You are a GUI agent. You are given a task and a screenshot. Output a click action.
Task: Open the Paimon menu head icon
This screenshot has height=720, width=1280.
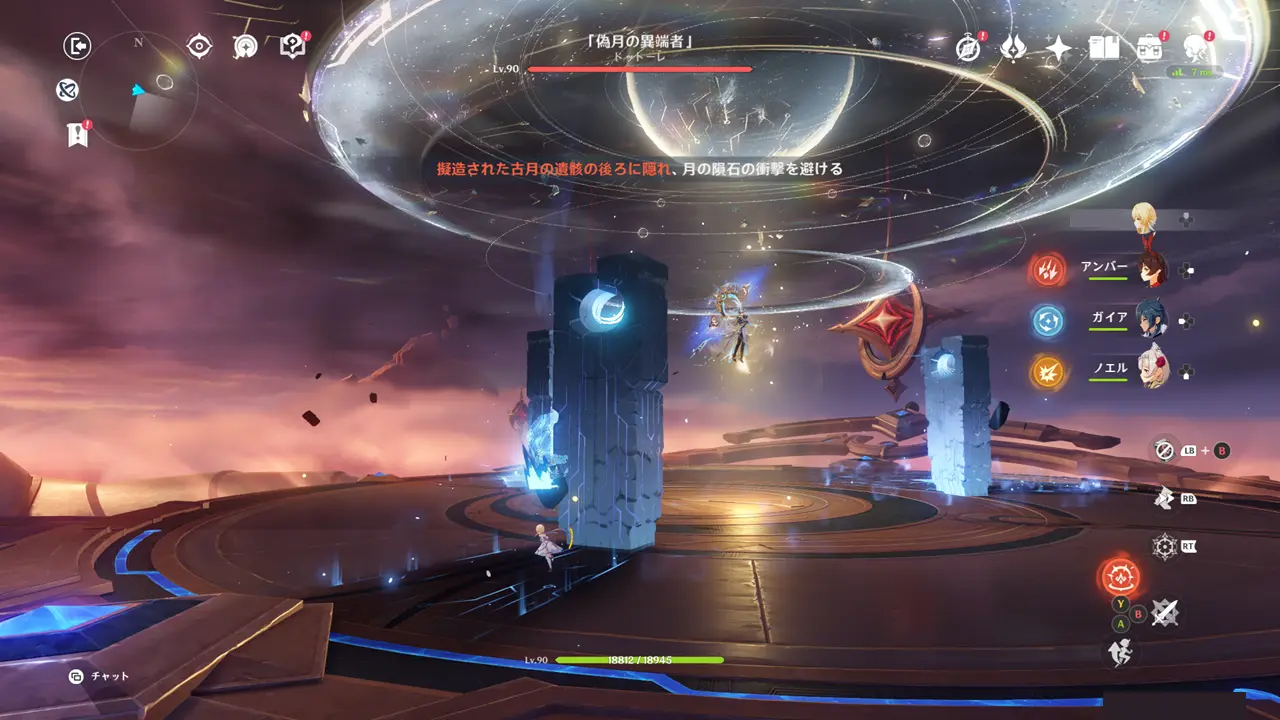click(x=1194, y=47)
